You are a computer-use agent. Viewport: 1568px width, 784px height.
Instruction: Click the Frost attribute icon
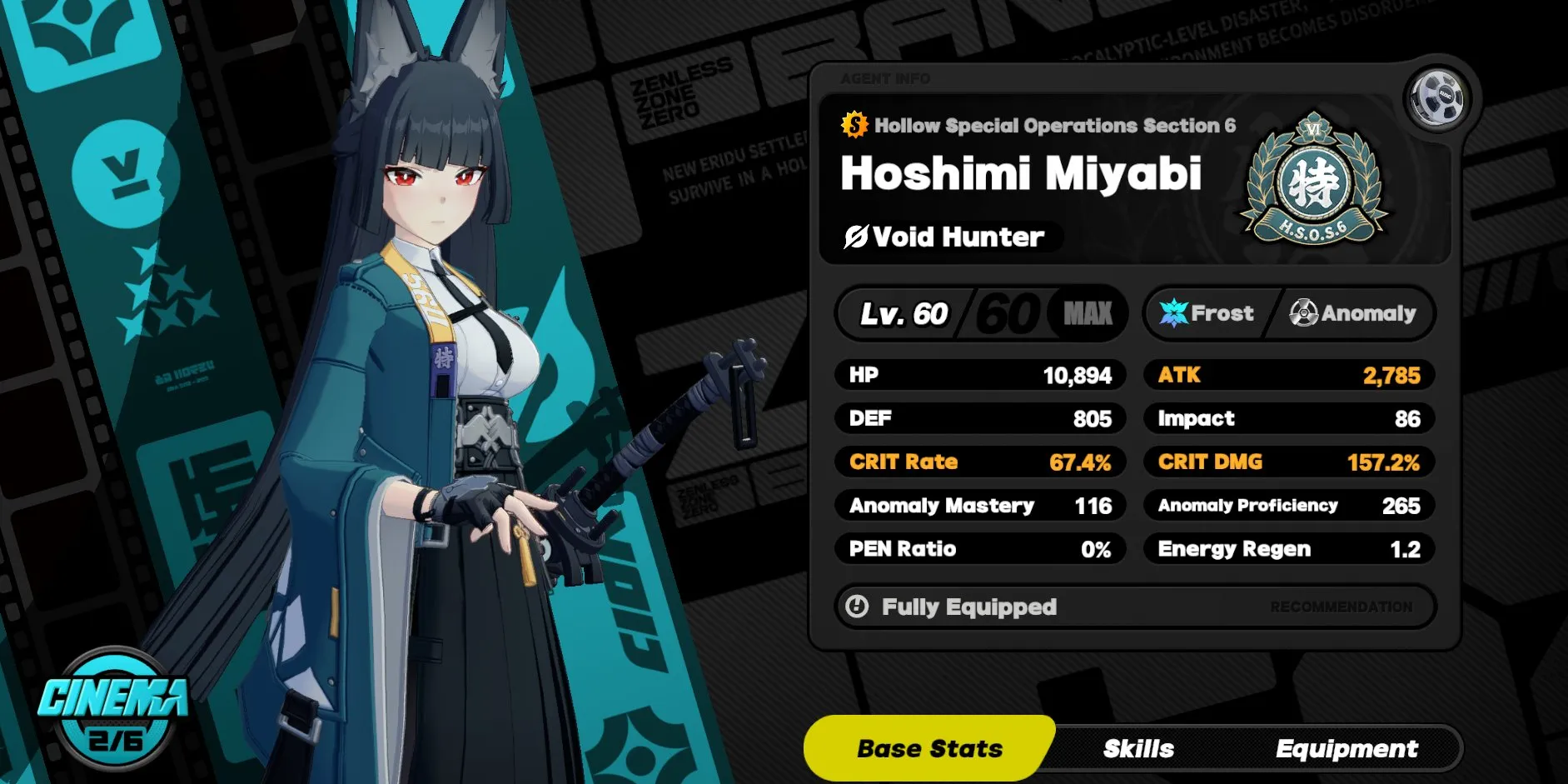click(1172, 313)
